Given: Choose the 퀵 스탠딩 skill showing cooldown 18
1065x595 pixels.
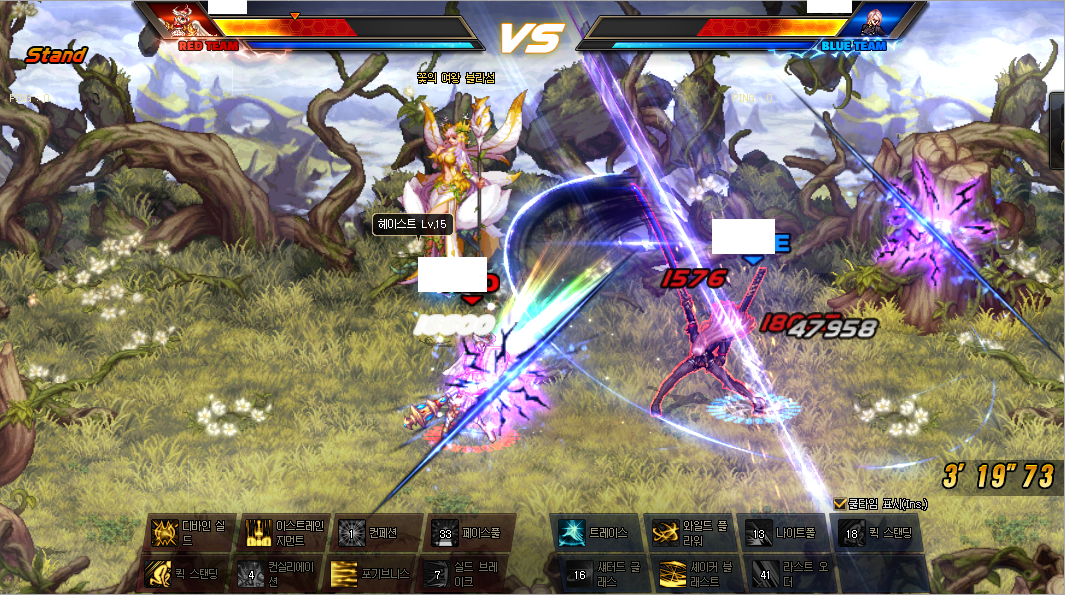Looking at the screenshot, I should coord(853,533).
